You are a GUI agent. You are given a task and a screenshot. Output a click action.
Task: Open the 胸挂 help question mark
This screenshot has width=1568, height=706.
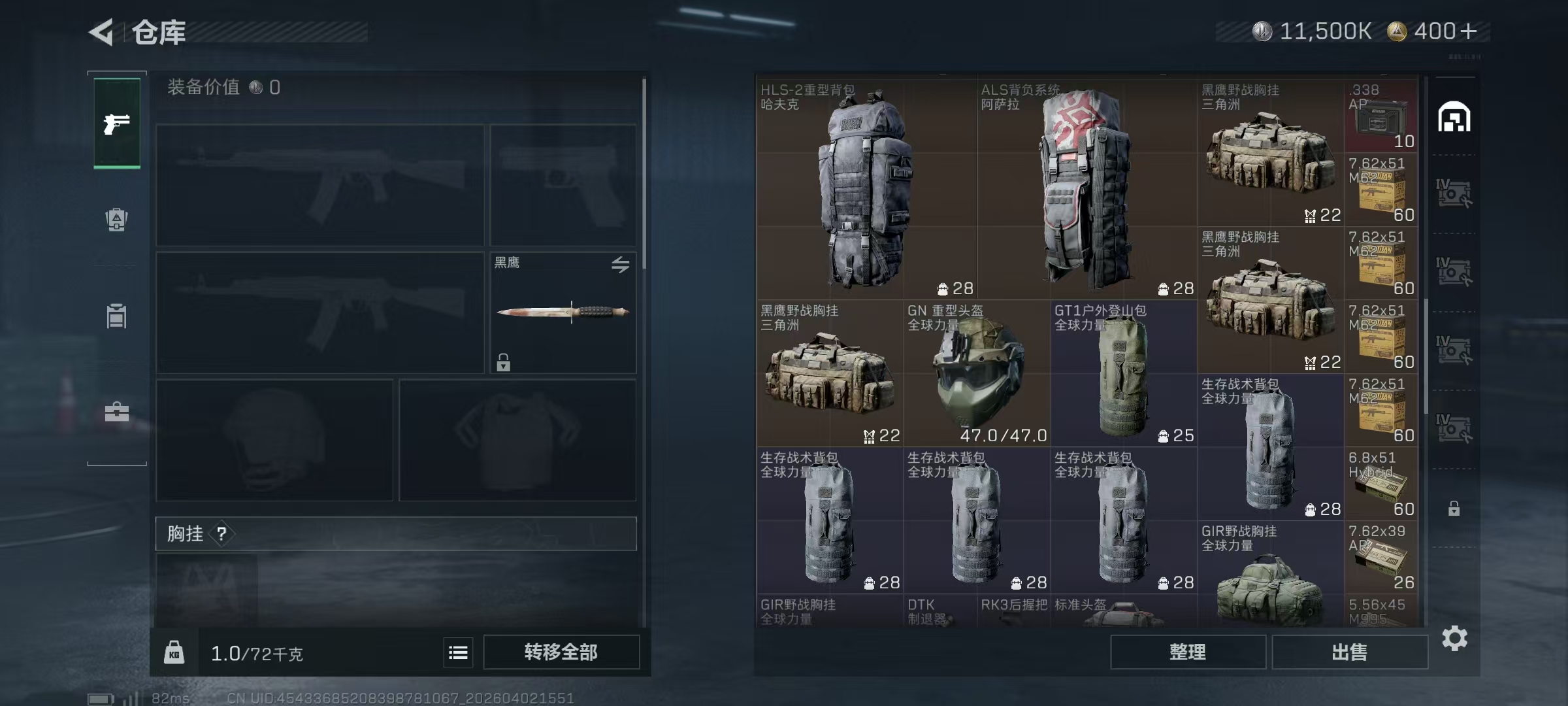221,534
